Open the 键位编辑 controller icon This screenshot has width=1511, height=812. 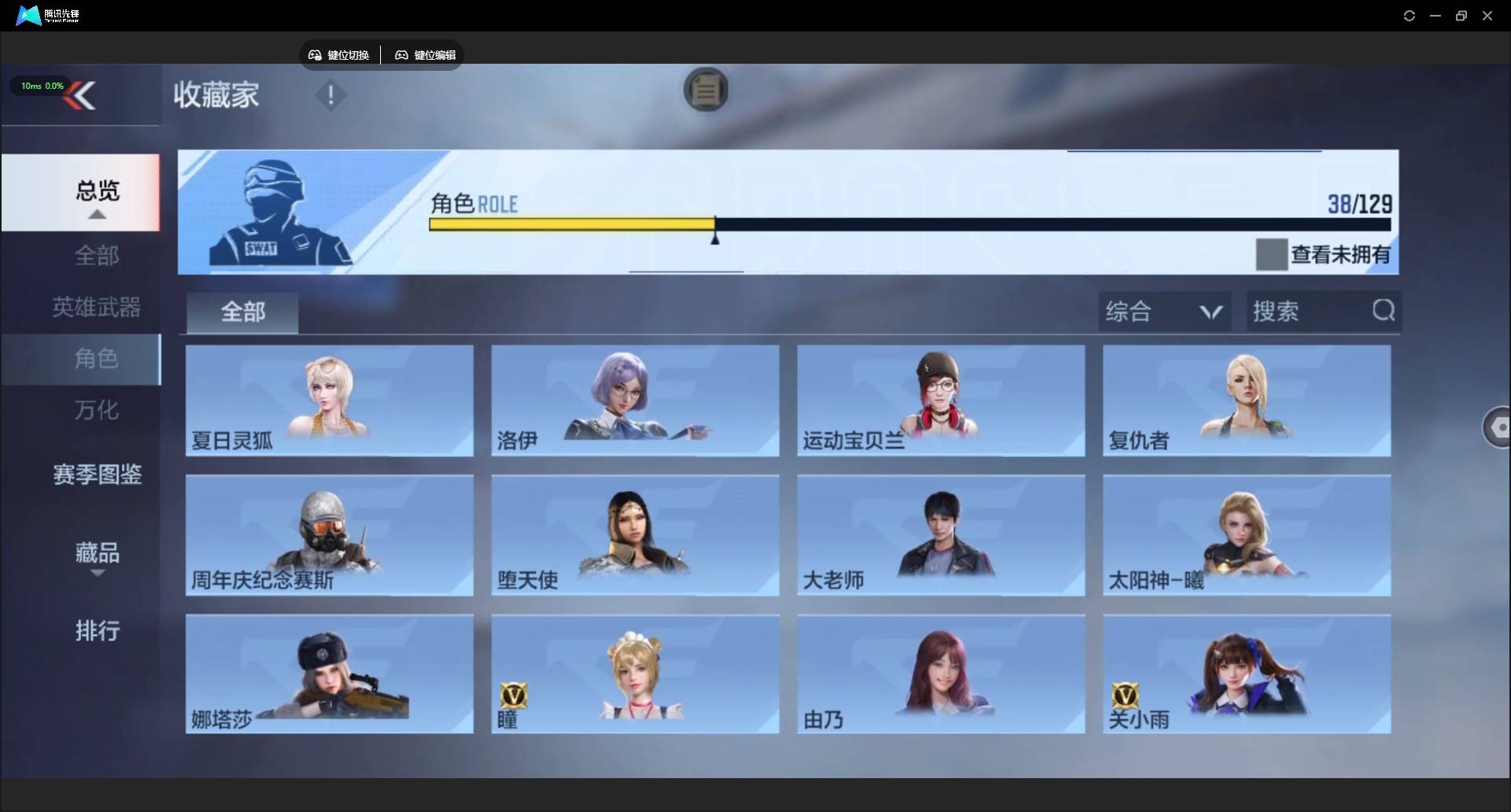[x=401, y=55]
